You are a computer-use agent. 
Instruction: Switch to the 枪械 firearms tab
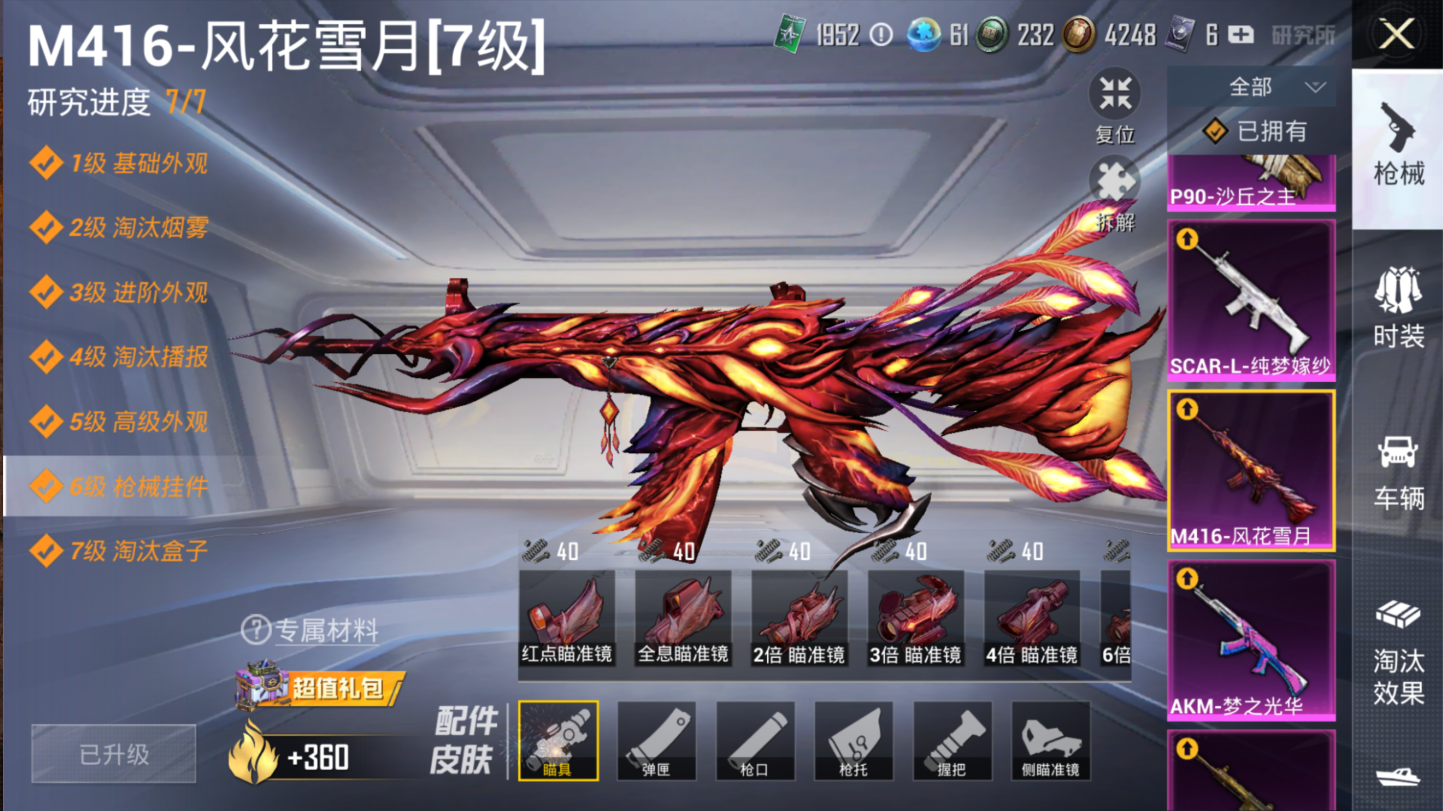click(x=1398, y=145)
